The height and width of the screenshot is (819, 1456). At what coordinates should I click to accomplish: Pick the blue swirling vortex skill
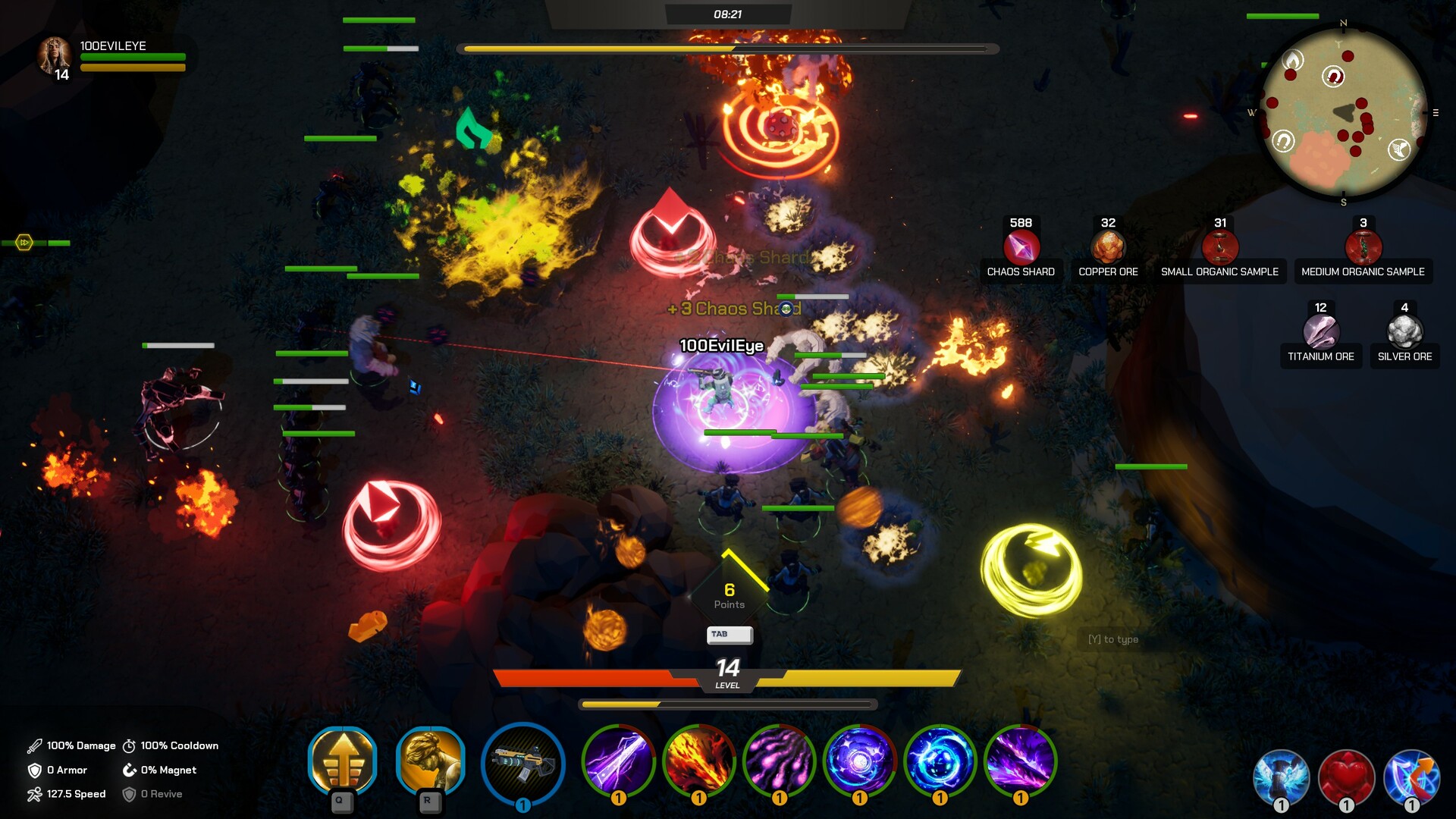(940, 761)
